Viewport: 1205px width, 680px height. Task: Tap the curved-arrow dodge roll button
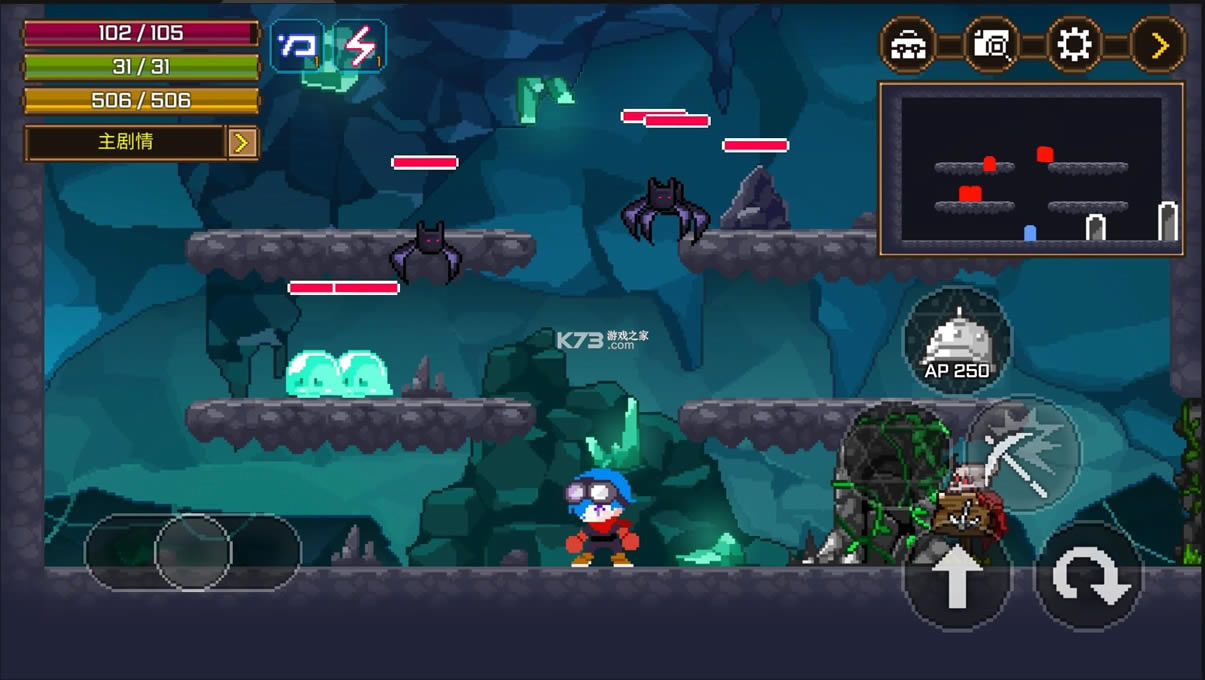pyautogui.click(x=1088, y=576)
